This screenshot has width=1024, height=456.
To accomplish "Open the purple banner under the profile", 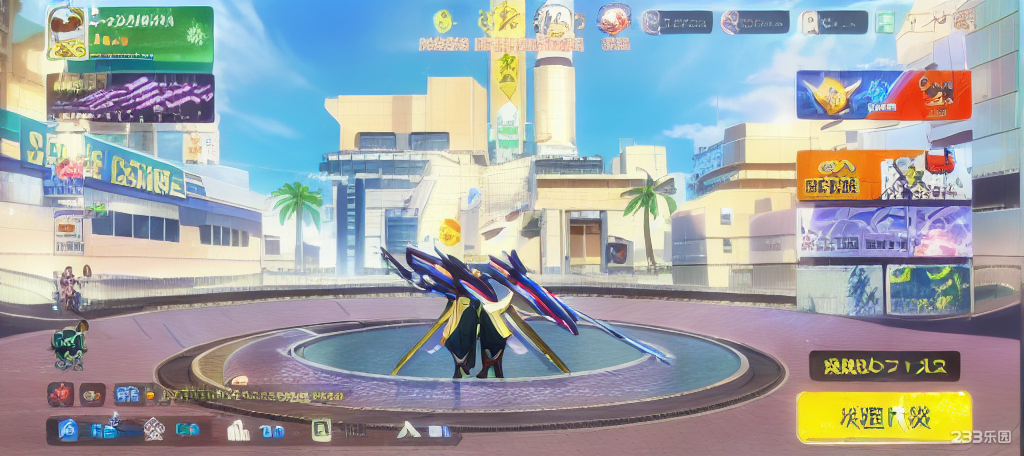I will [130, 97].
